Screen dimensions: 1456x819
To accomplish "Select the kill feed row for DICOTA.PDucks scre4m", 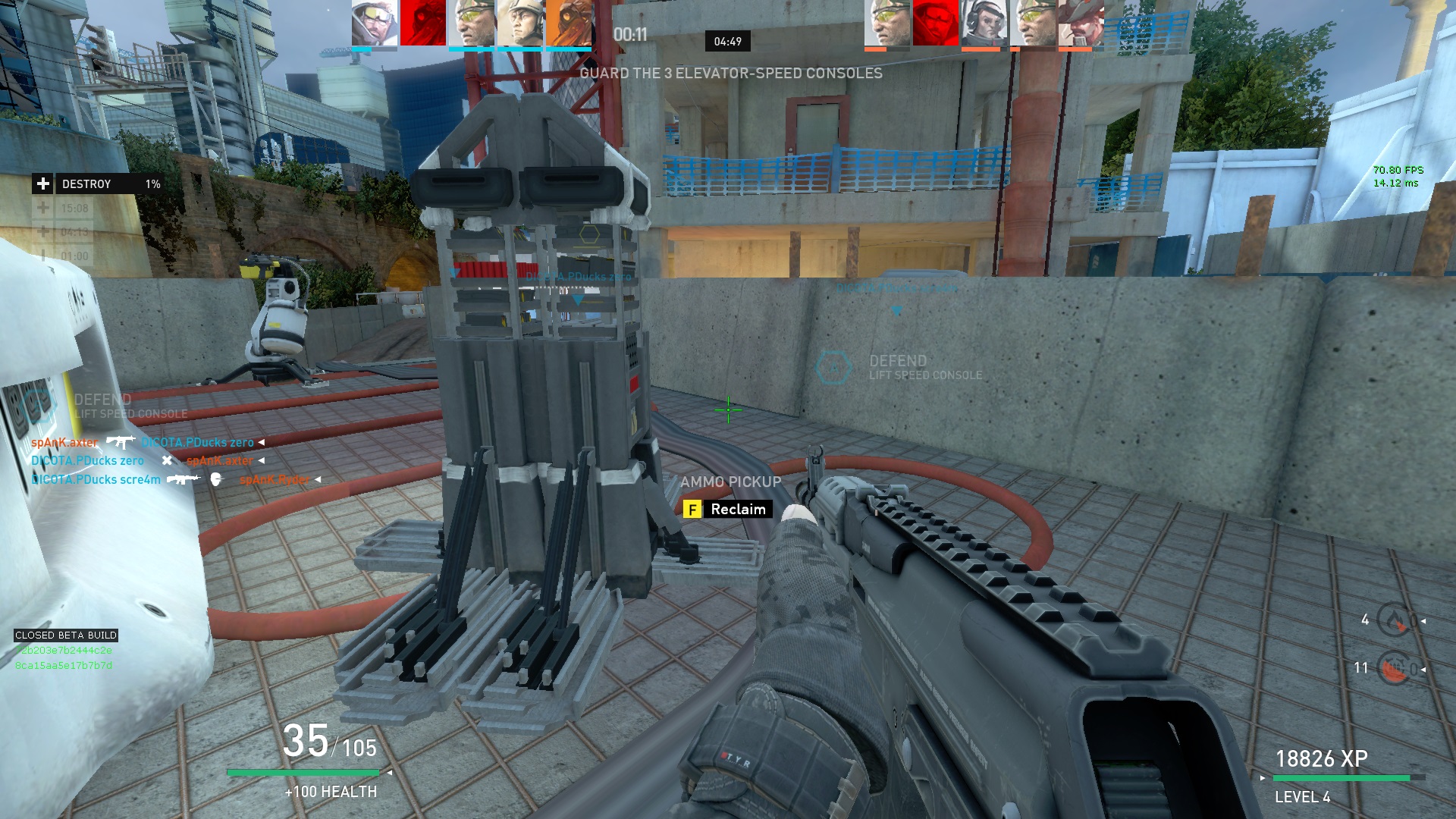I will 174,479.
